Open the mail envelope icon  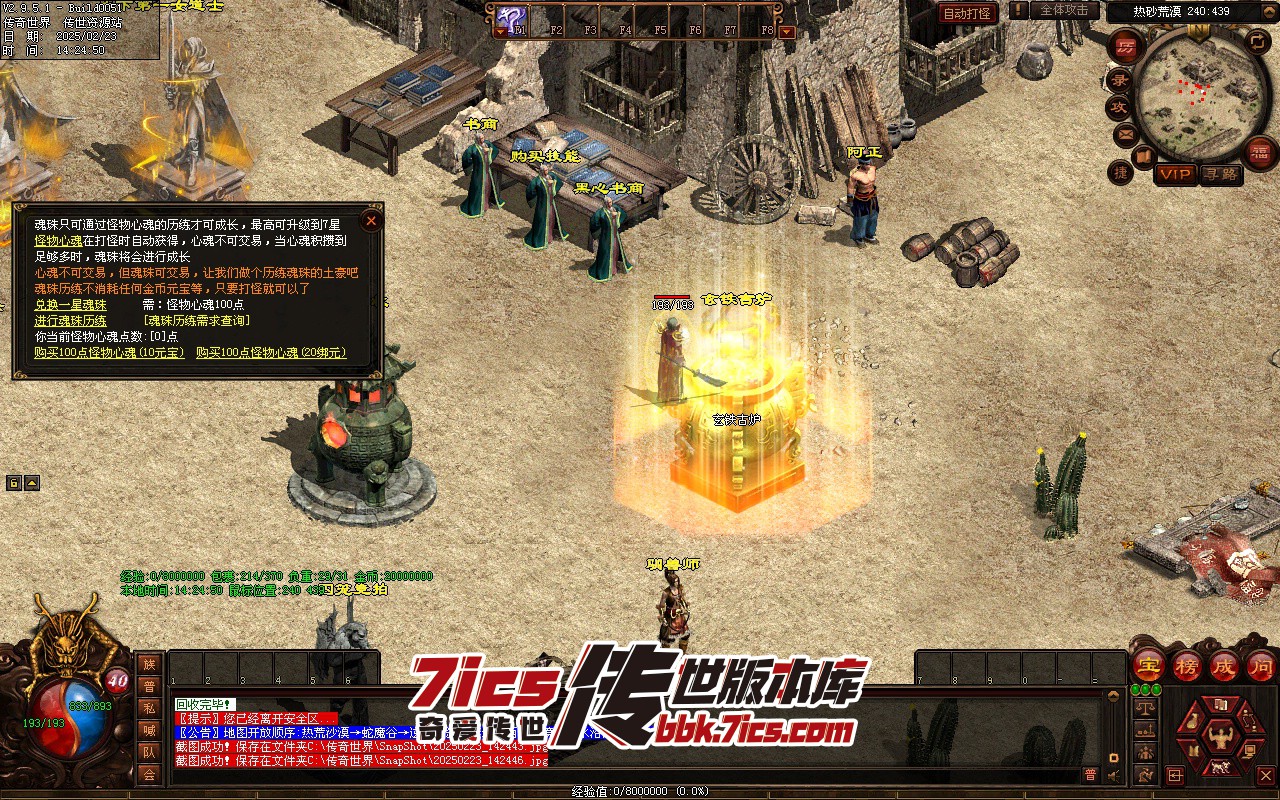[x=1126, y=133]
